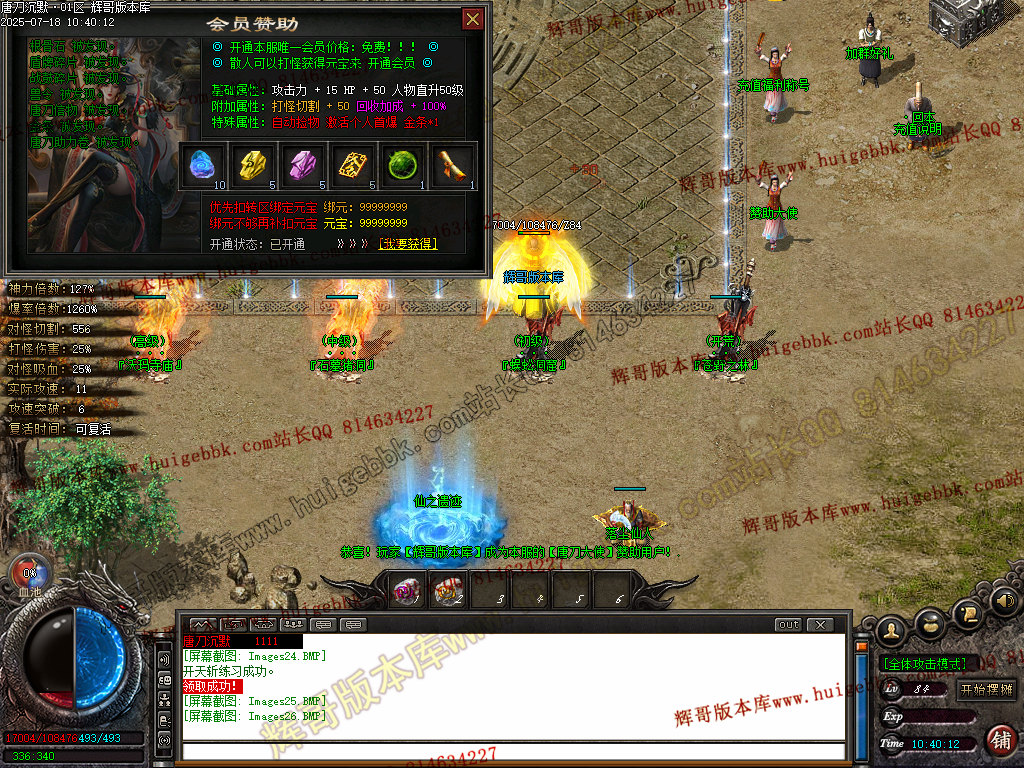Toggle sound with the speaker button

coord(1003,602)
